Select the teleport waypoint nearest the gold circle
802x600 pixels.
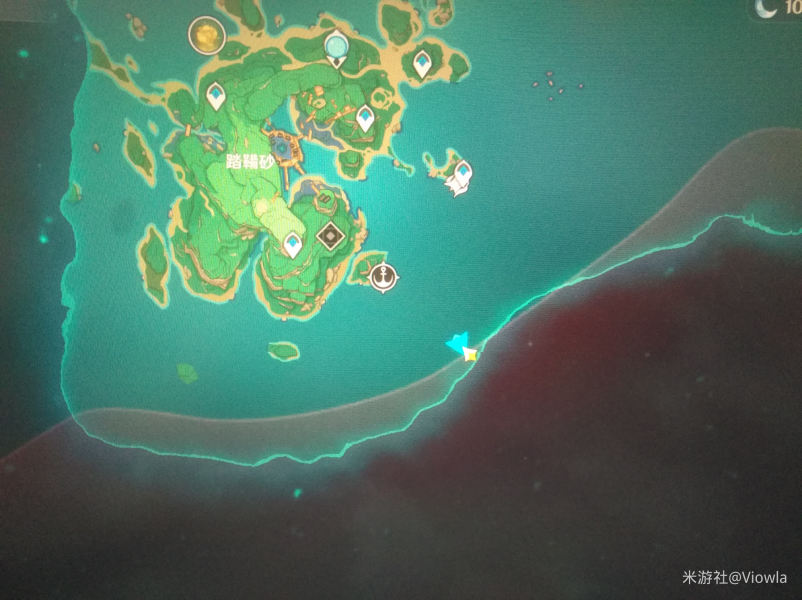point(216,96)
